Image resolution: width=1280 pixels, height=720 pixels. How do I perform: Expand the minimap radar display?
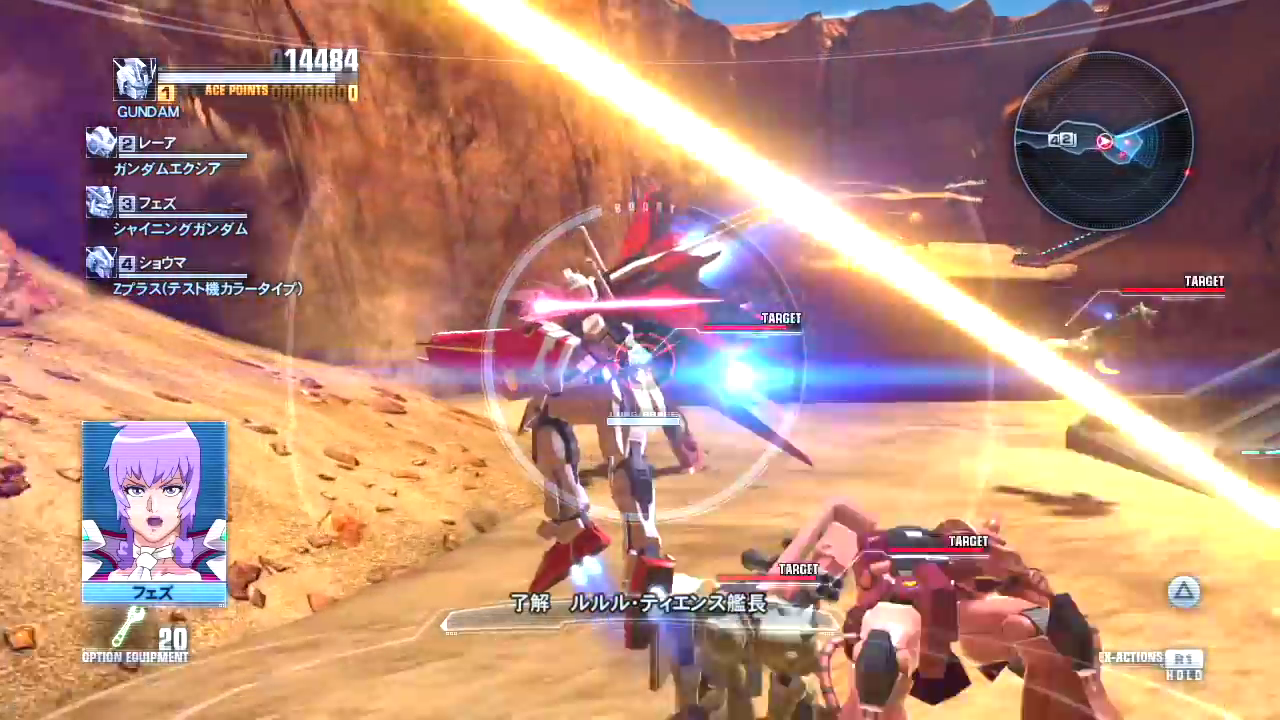point(1105,143)
